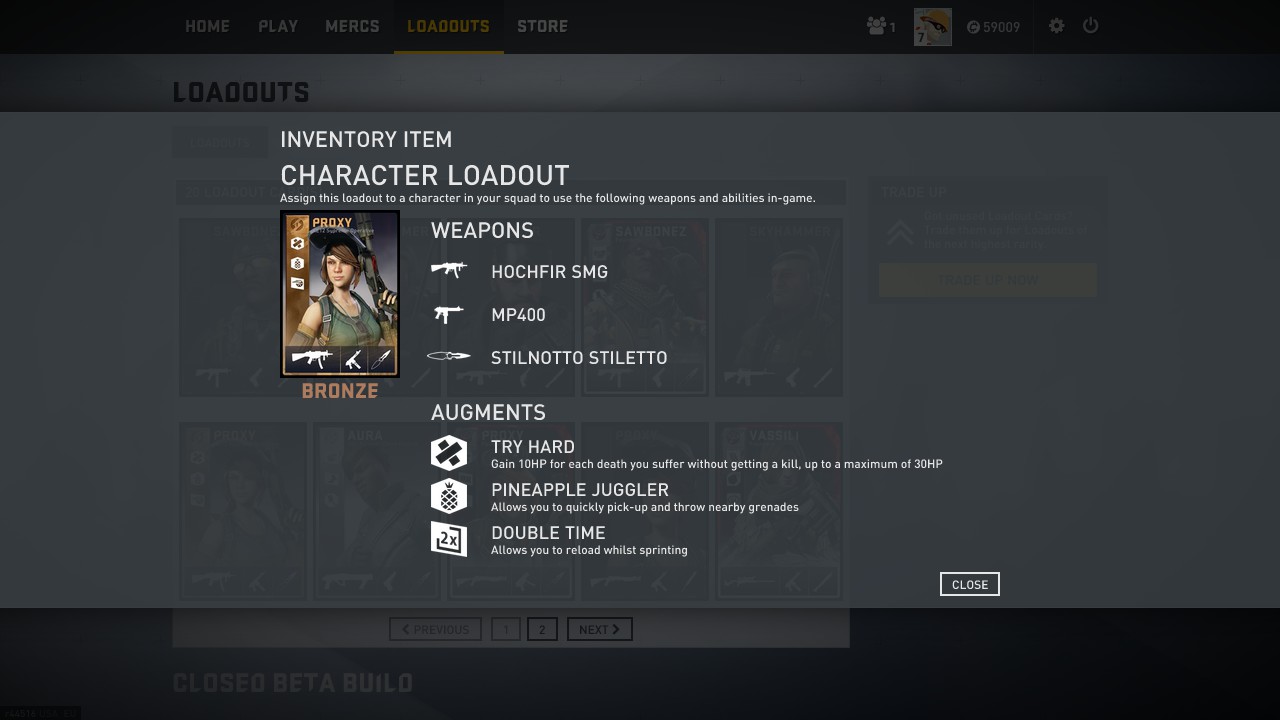Select the Proxy bronze loadout card
1280x720 pixels.
(x=340, y=294)
